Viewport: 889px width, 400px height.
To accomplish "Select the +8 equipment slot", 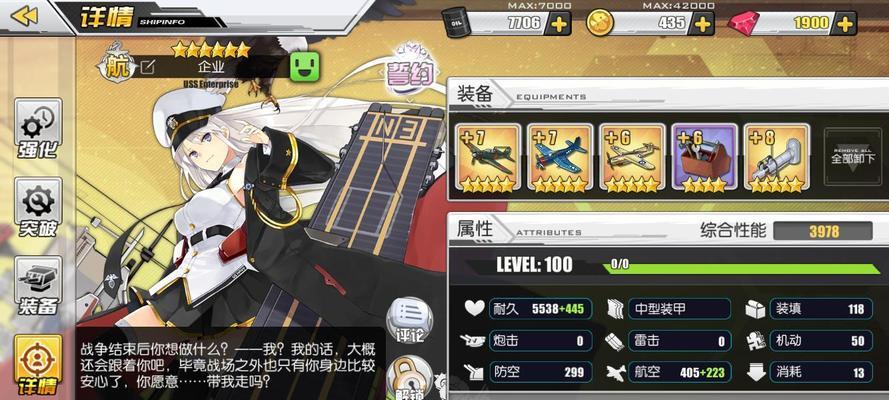I will pyautogui.click(x=776, y=157).
